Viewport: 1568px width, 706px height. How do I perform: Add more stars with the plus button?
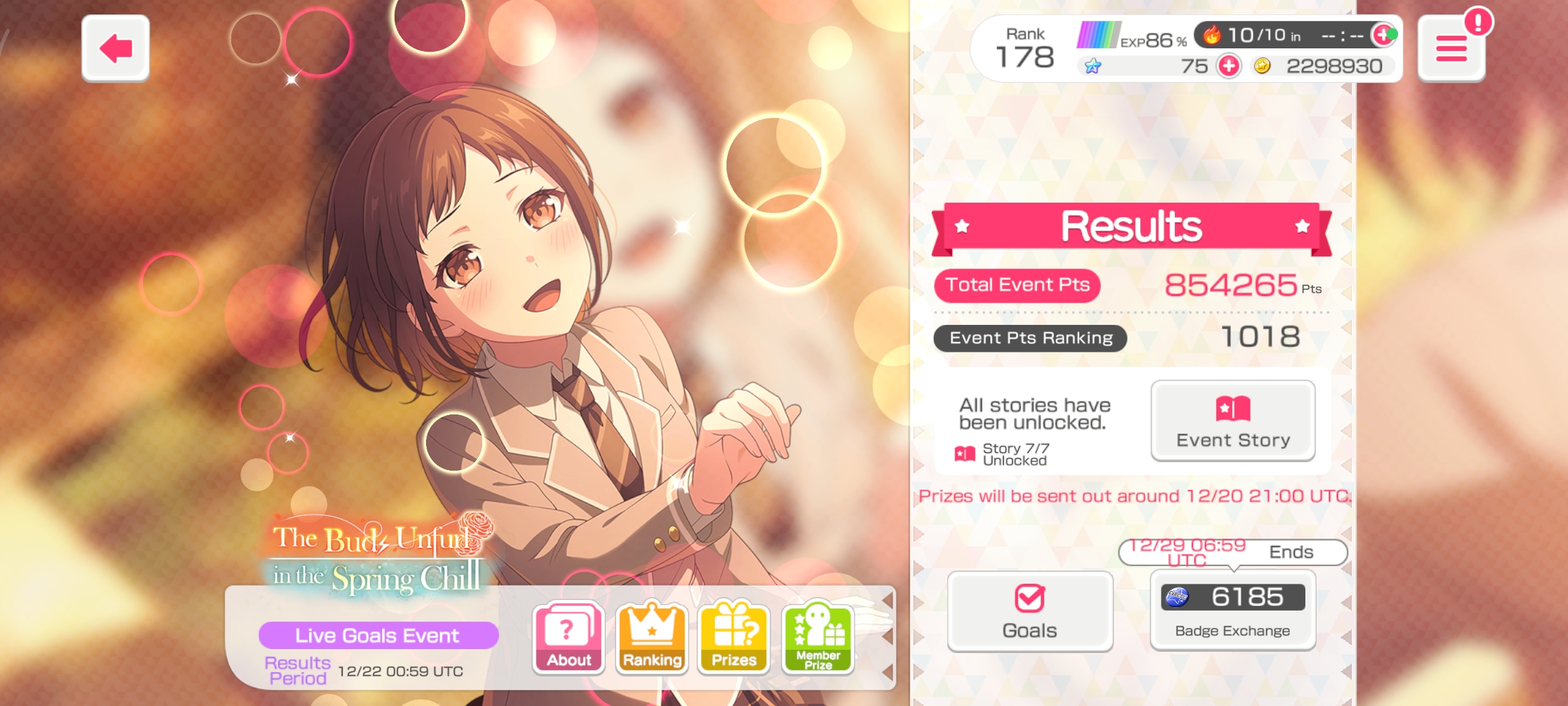click(1229, 66)
